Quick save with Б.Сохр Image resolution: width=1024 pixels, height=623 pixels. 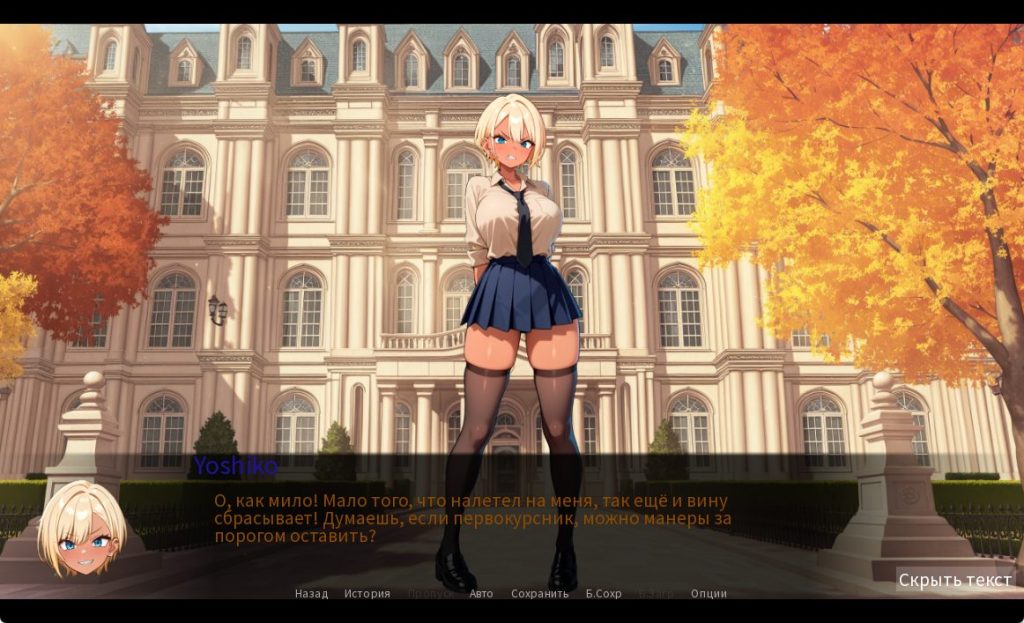[603, 593]
